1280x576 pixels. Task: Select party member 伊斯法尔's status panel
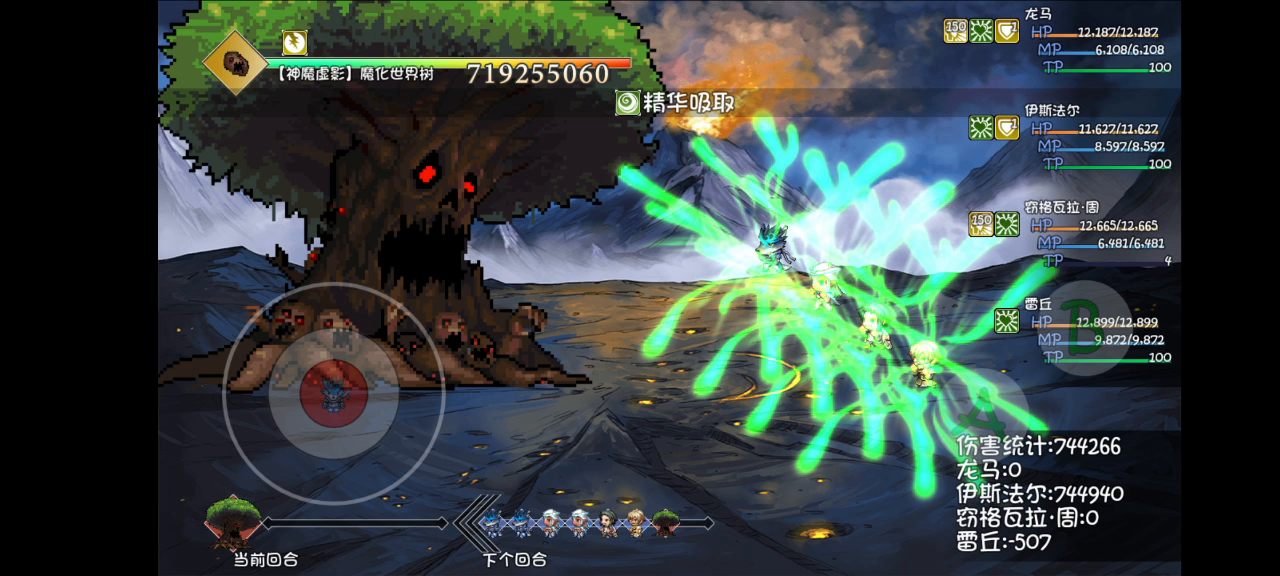pos(1100,138)
